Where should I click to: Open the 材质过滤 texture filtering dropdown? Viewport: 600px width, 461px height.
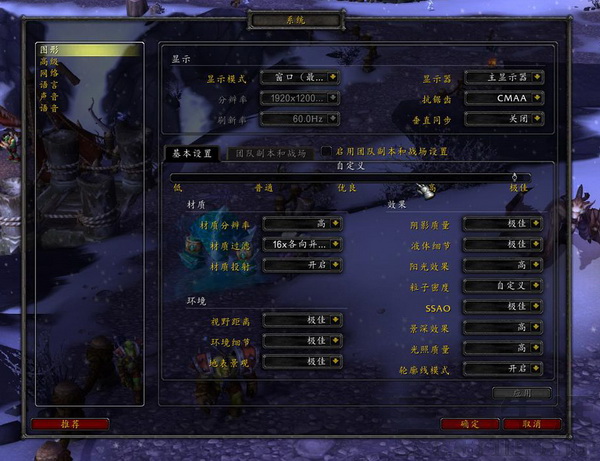coord(302,243)
